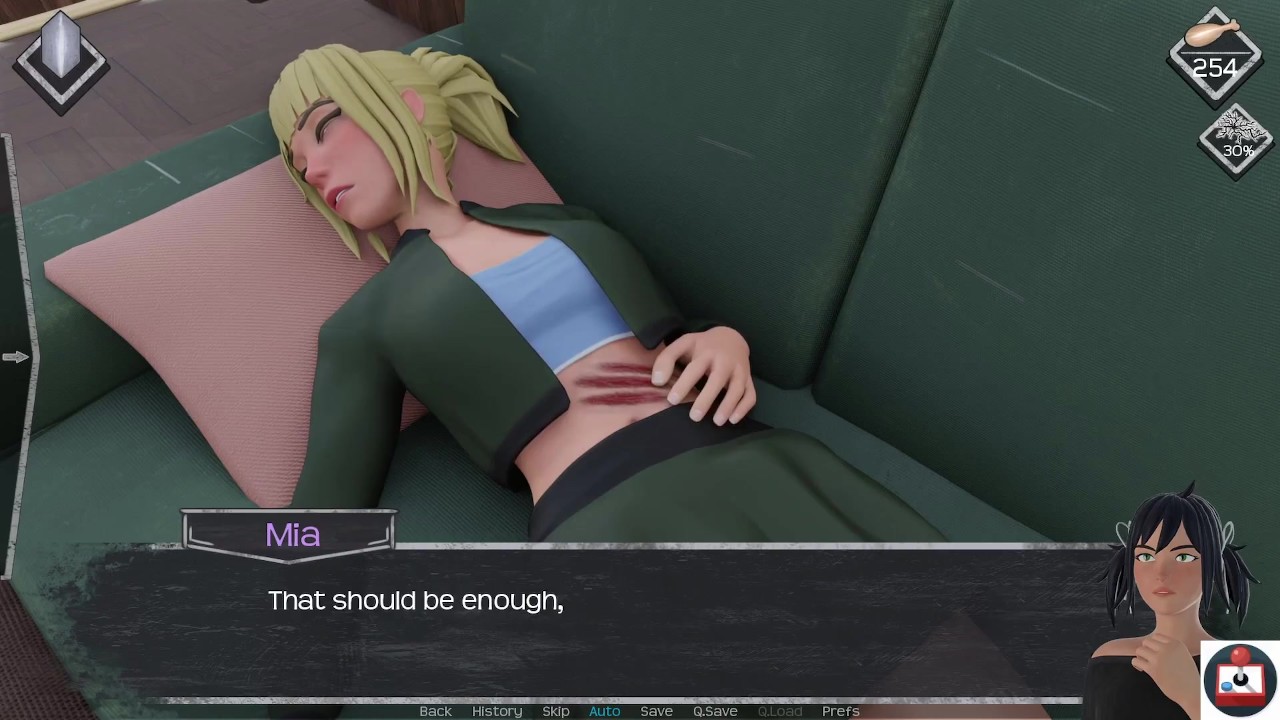The image size is (1280, 720).
Task: Open Prefs settings menu
Action: point(840,711)
